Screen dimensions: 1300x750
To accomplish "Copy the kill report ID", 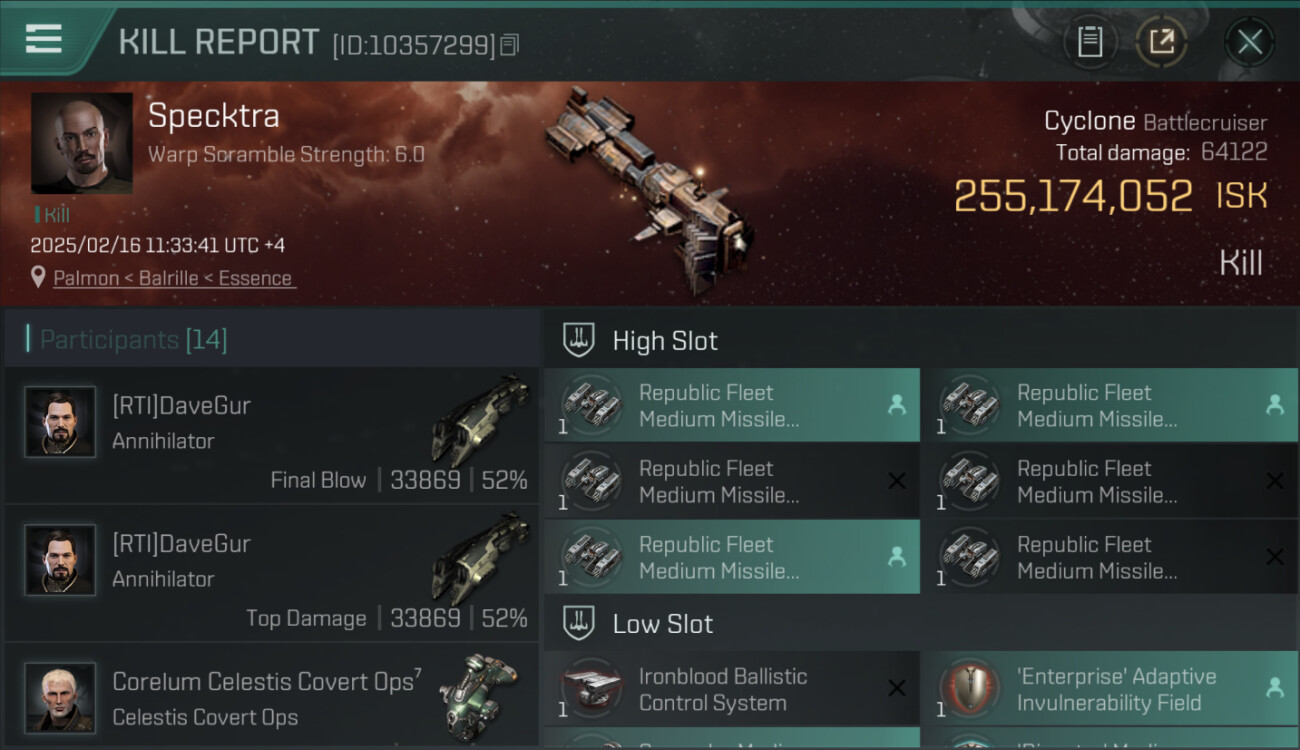I will click(510, 45).
